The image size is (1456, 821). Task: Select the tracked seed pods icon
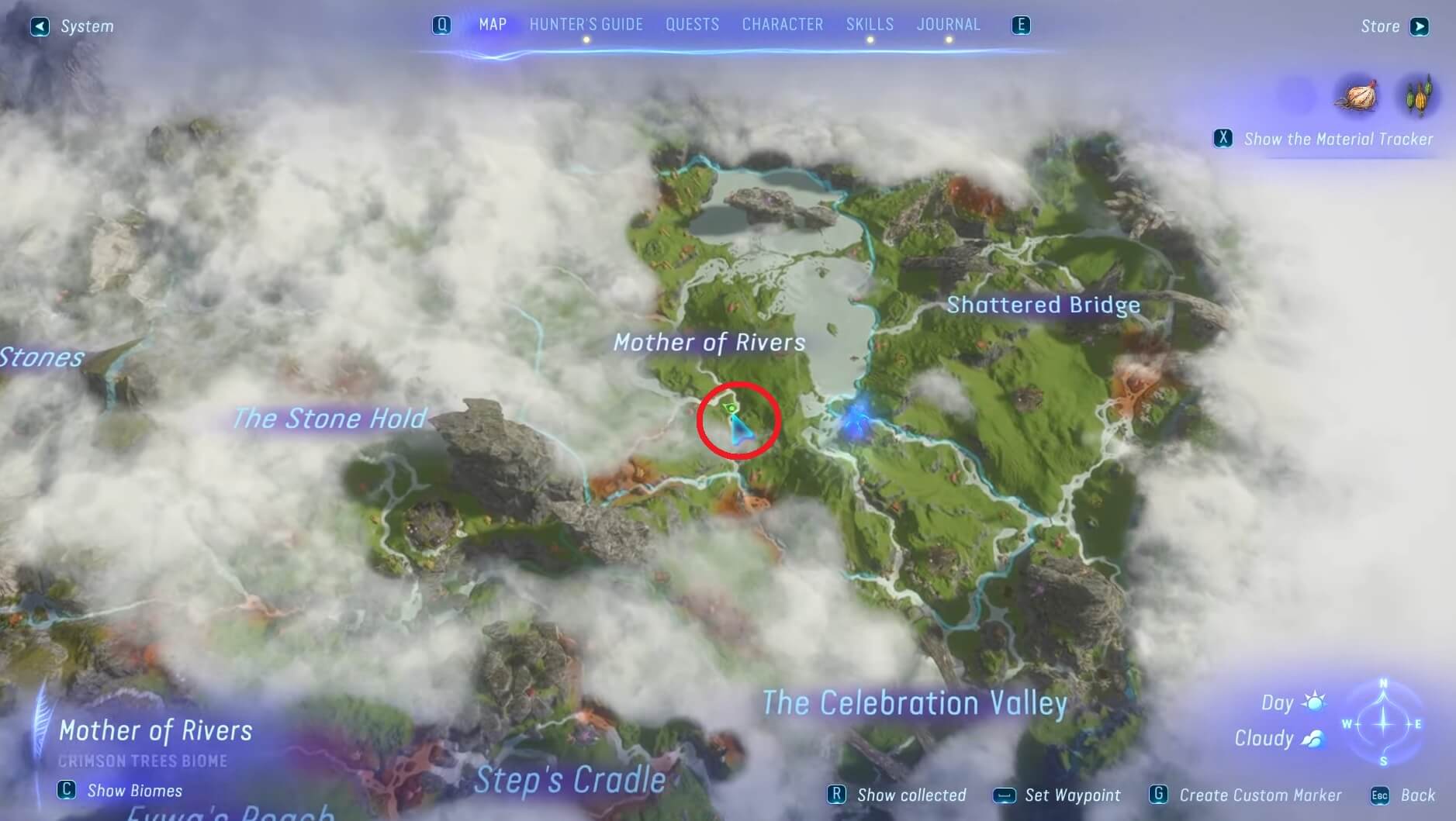1419,96
